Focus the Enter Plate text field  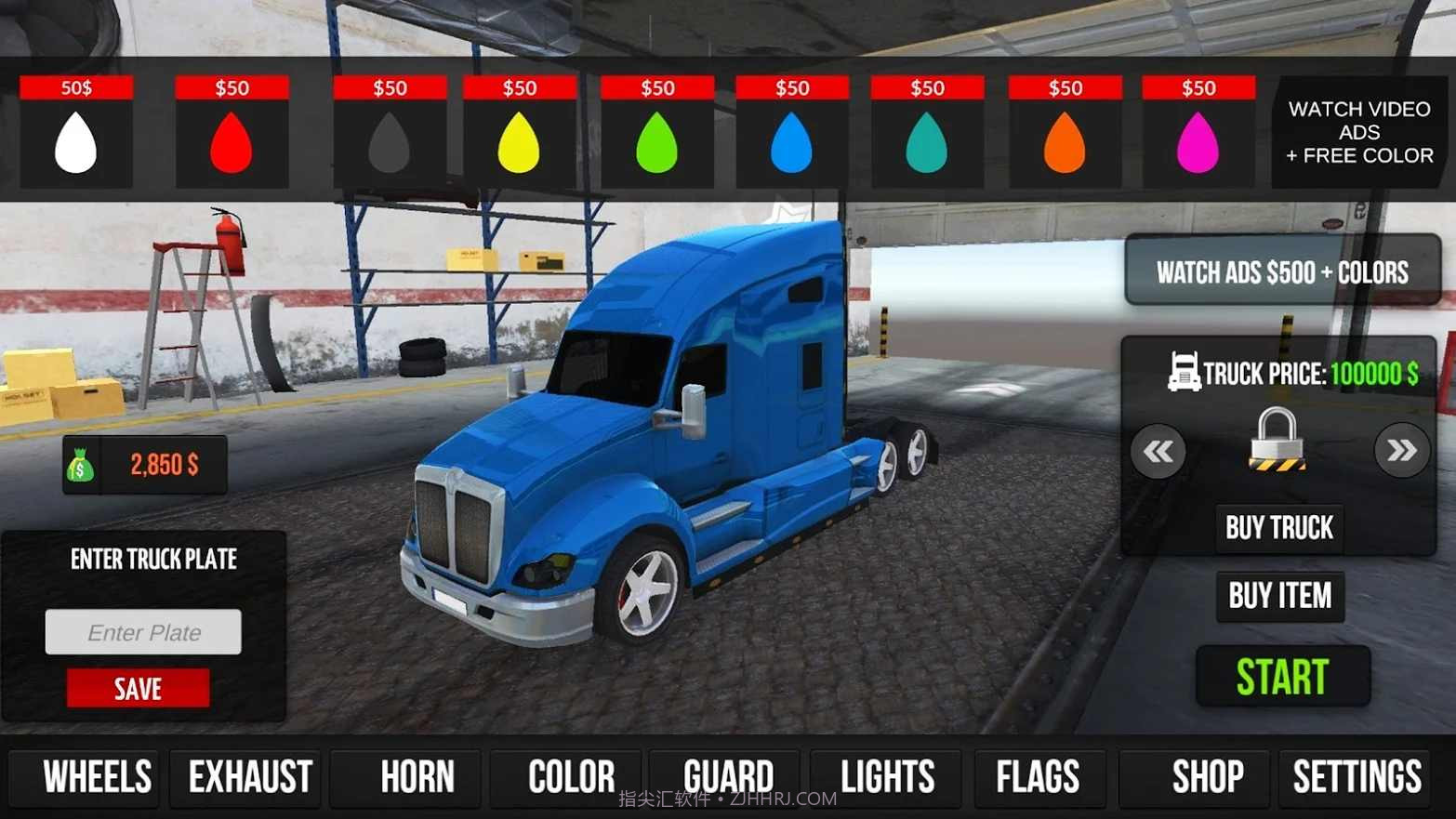(143, 632)
